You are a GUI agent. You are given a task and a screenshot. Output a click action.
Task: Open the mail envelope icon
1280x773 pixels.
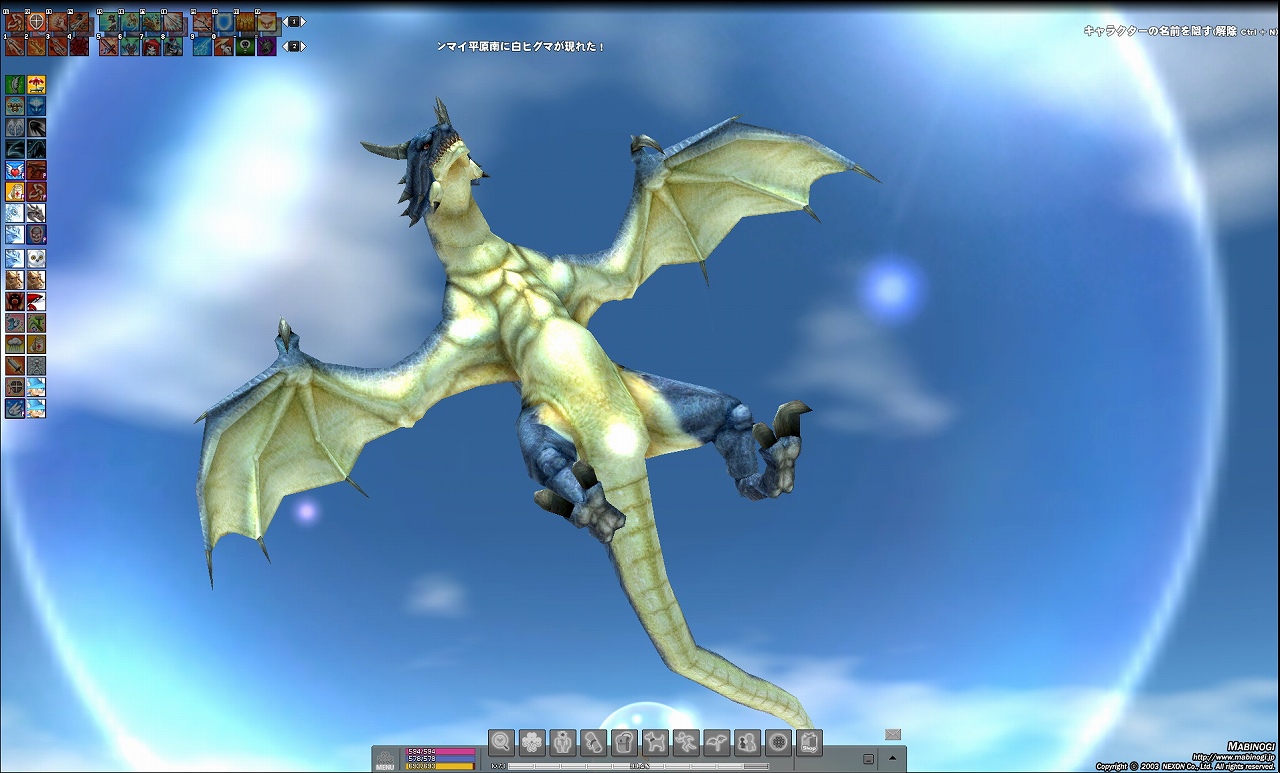[x=893, y=734]
